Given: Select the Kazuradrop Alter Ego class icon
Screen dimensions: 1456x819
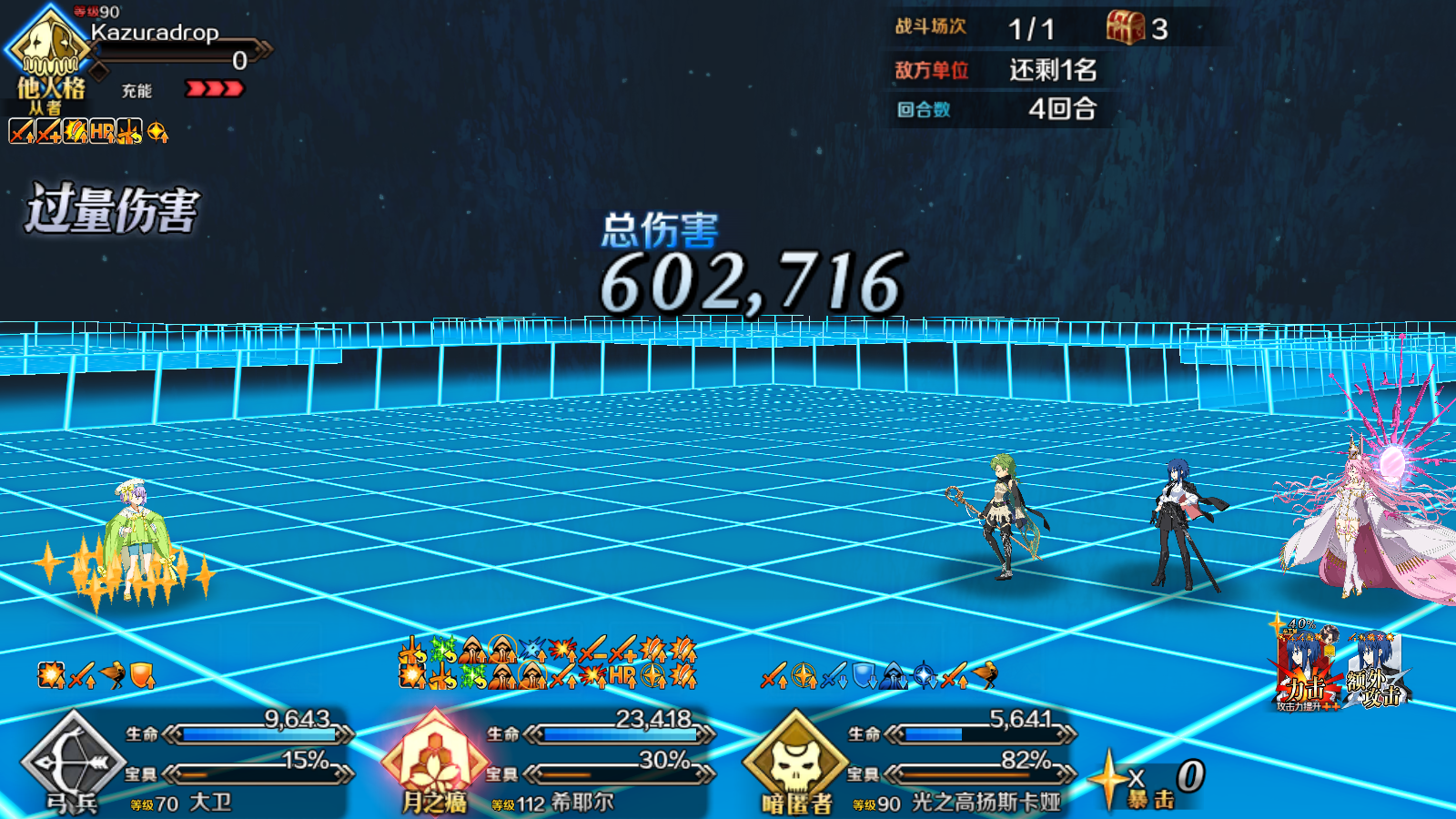Looking at the screenshot, I should point(48,45).
